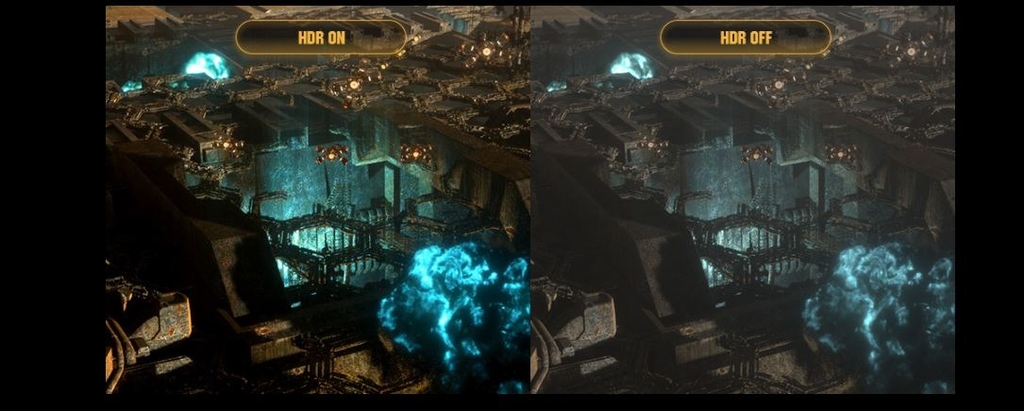
Task: Choose the HDR OFF label
Action: [745, 38]
